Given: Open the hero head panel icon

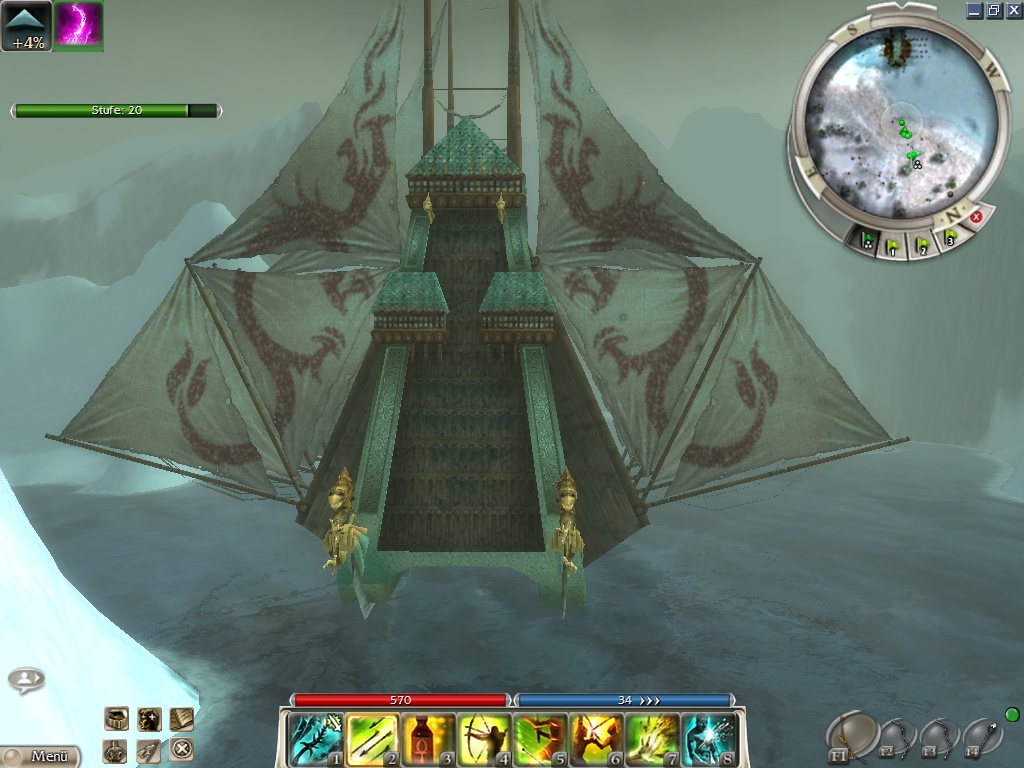Looking at the screenshot, I should [x=149, y=718].
